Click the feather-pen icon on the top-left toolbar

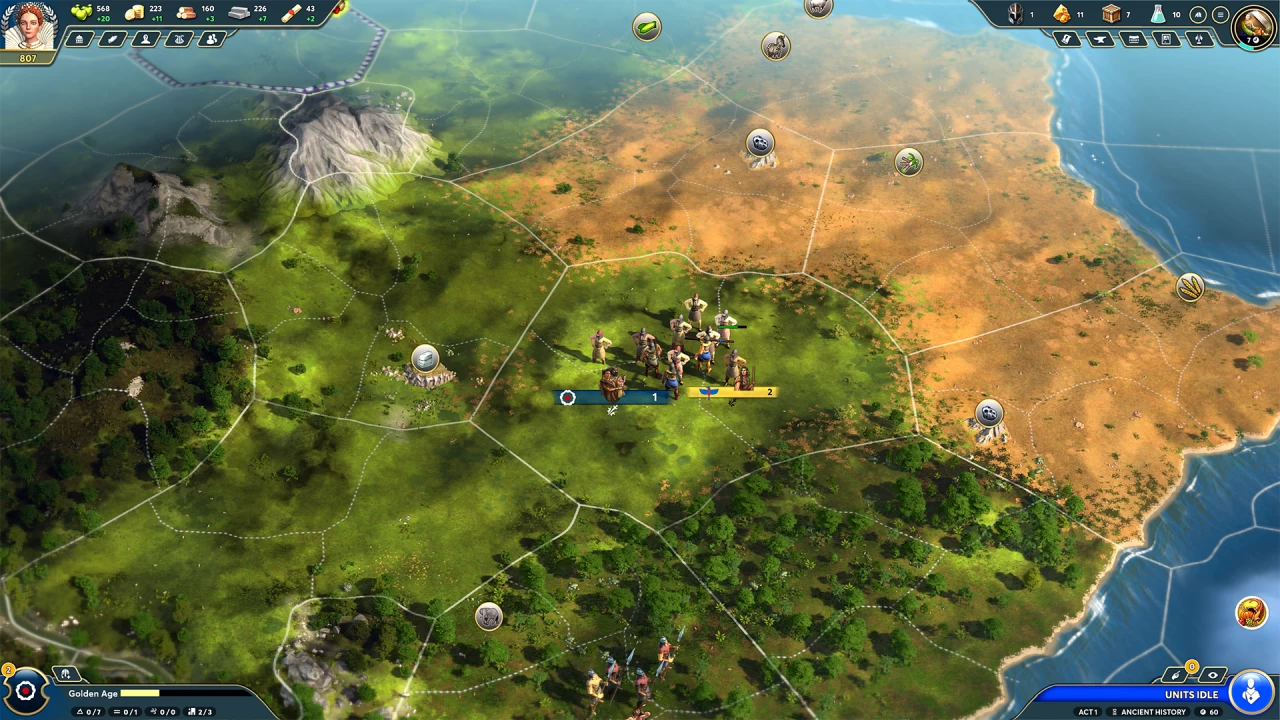click(112, 39)
